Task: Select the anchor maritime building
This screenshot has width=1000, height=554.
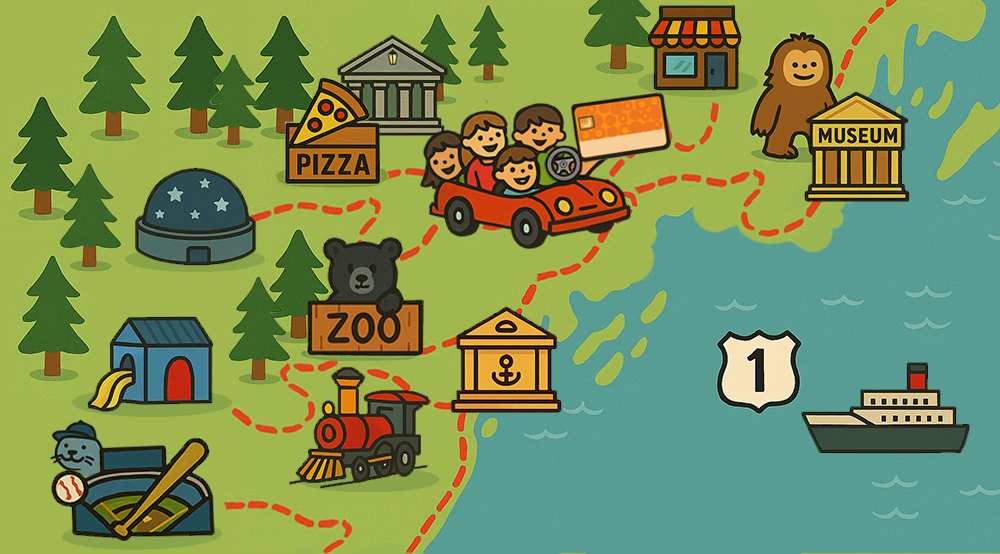Action: pyautogui.click(x=505, y=362)
